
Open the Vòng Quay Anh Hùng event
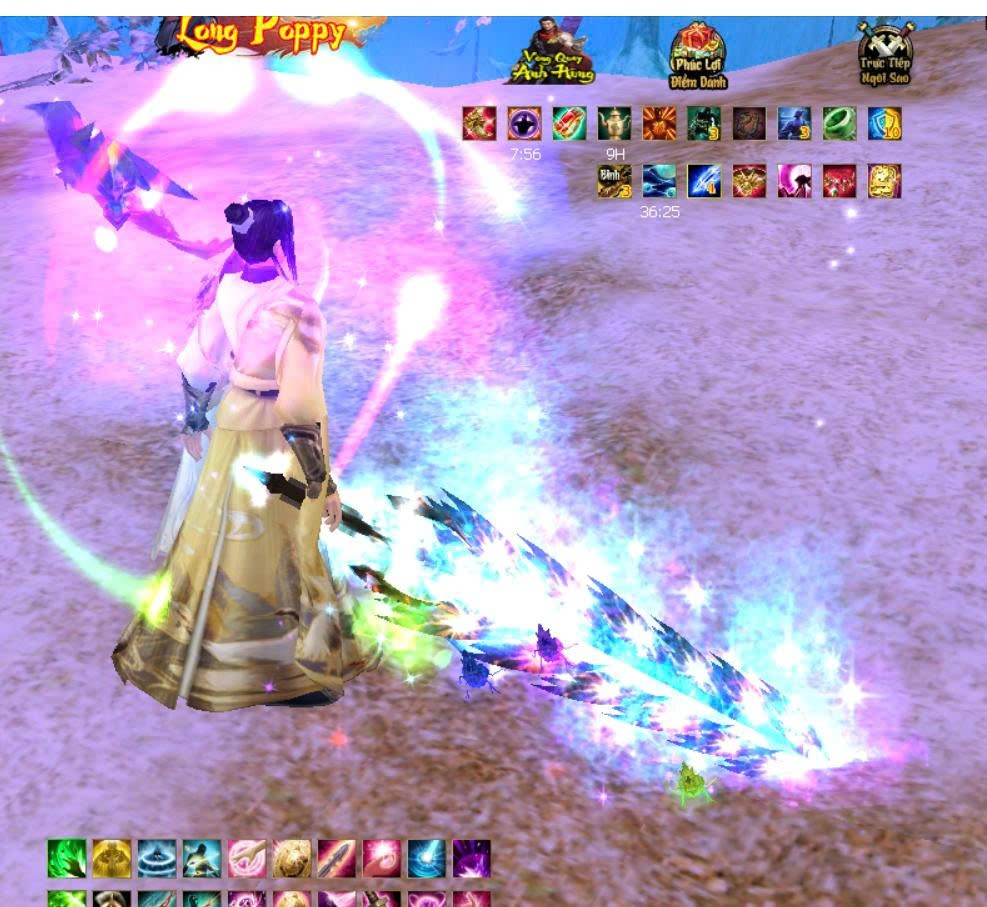coord(552,52)
